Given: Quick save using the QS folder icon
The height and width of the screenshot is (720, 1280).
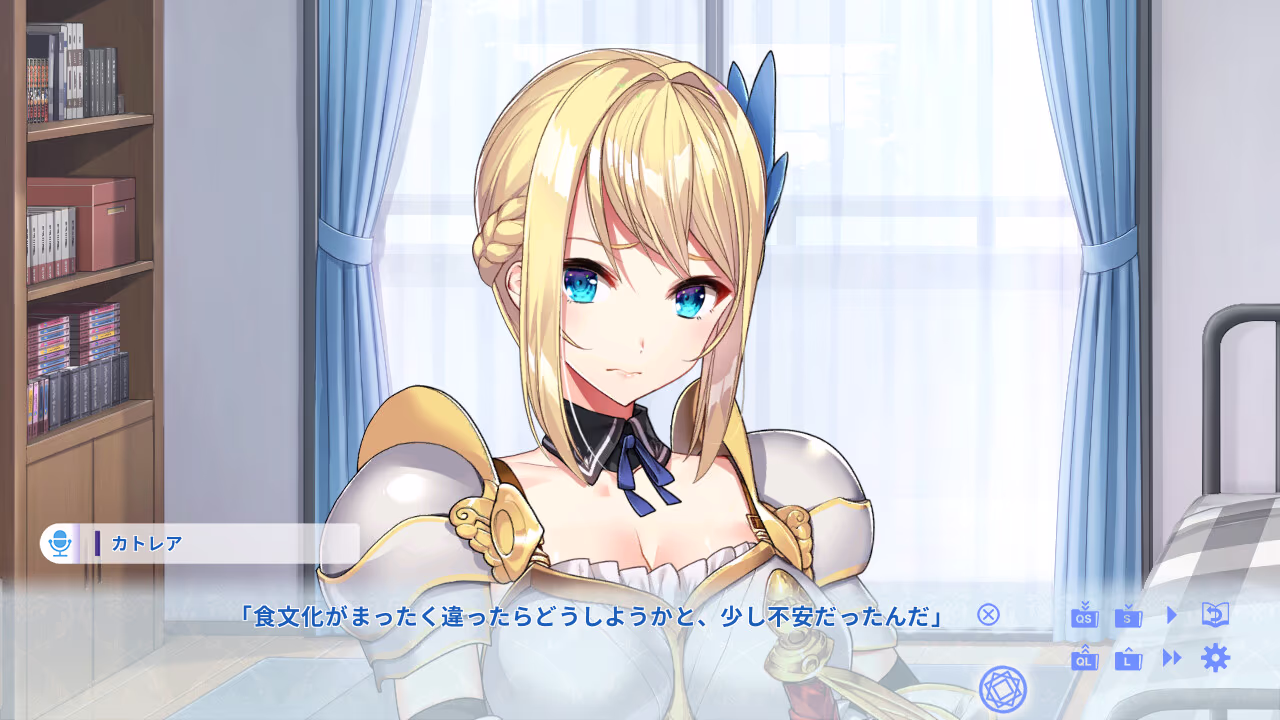Looking at the screenshot, I should tap(1085, 616).
